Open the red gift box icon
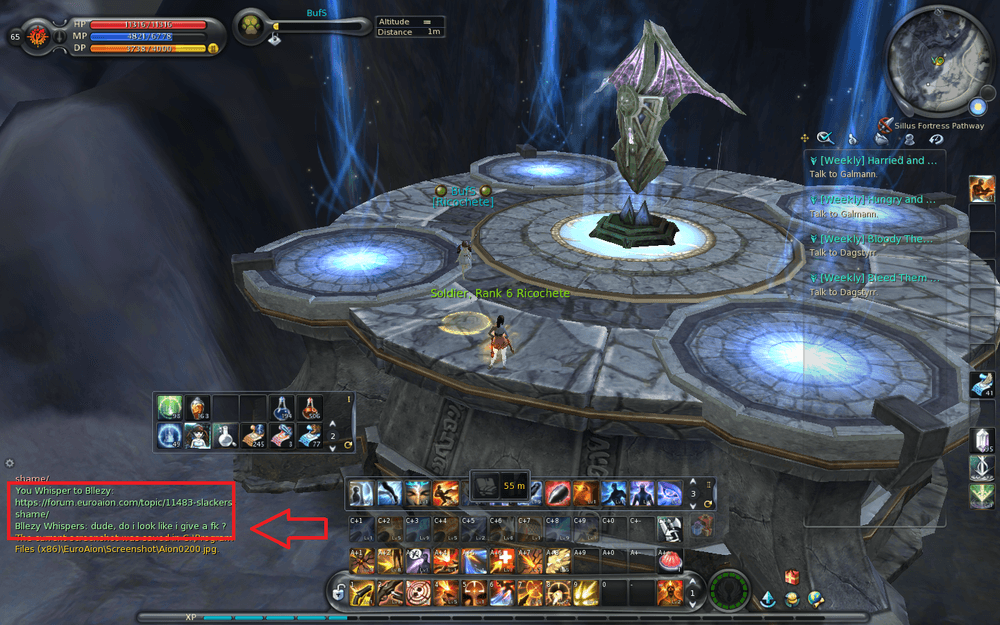 pos(792,577)
